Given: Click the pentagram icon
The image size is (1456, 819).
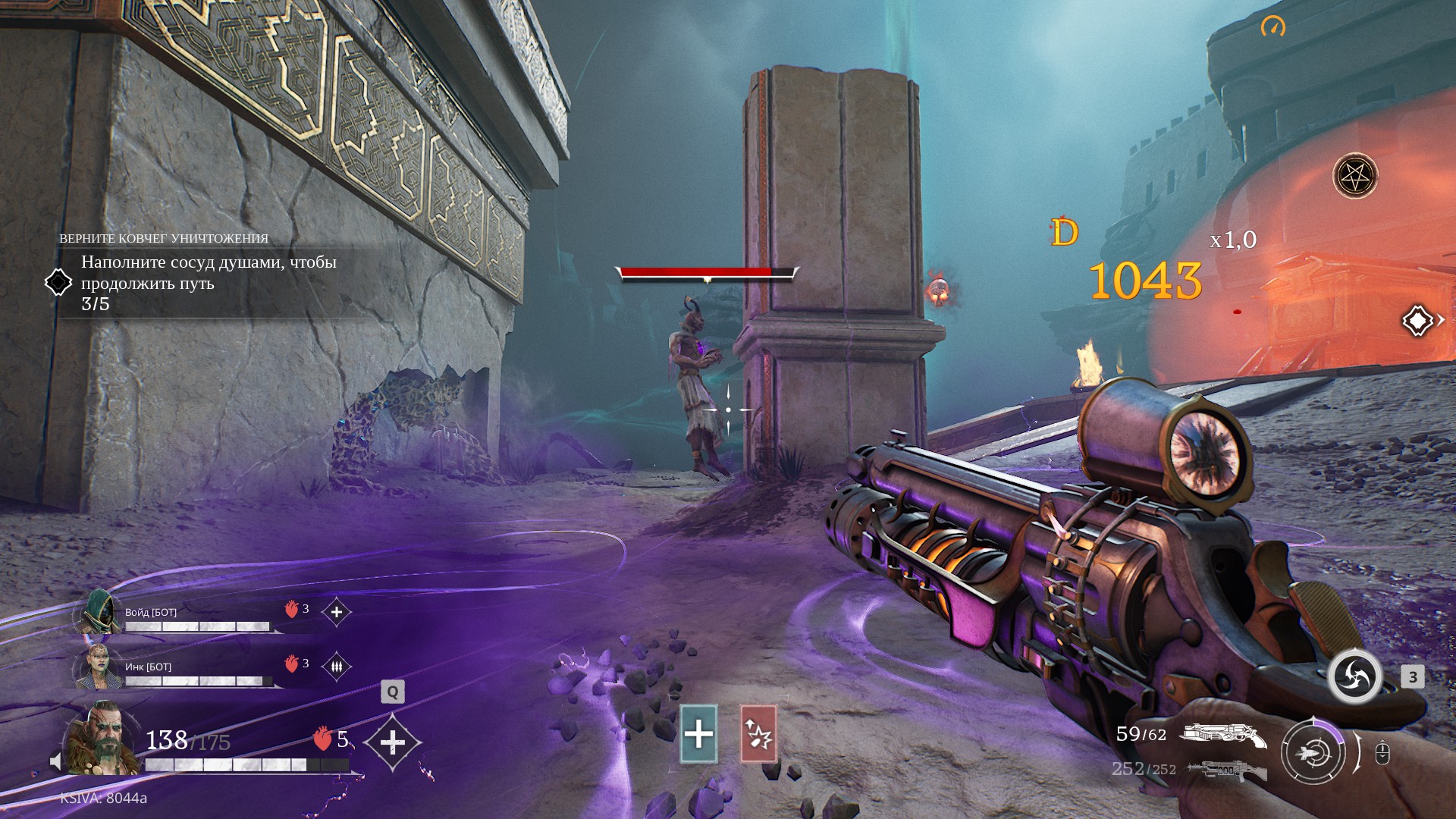Looking at the screenshot, I should (x=1354, y=177).
